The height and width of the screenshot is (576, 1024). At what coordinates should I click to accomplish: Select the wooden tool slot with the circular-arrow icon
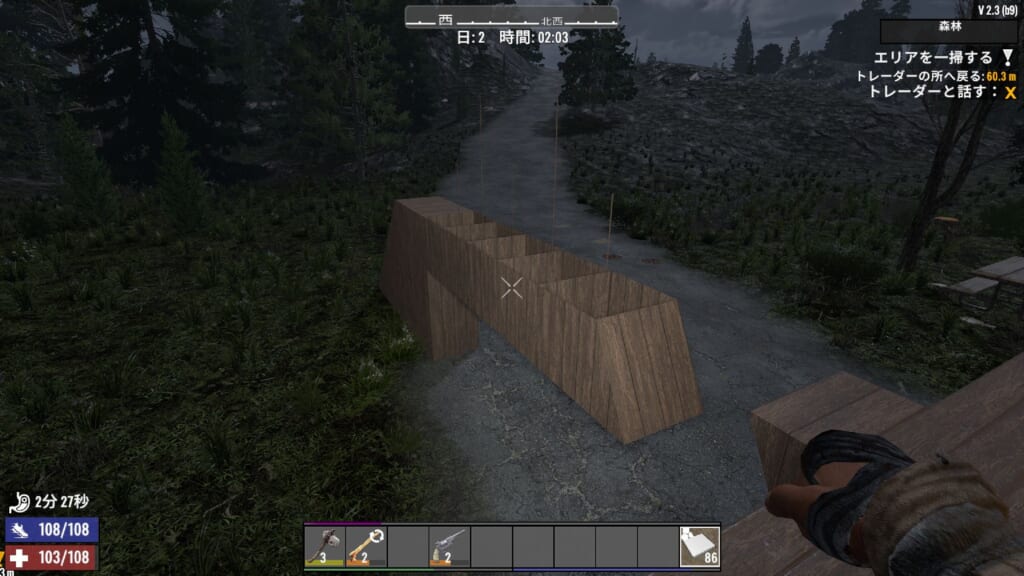[366, 547]
